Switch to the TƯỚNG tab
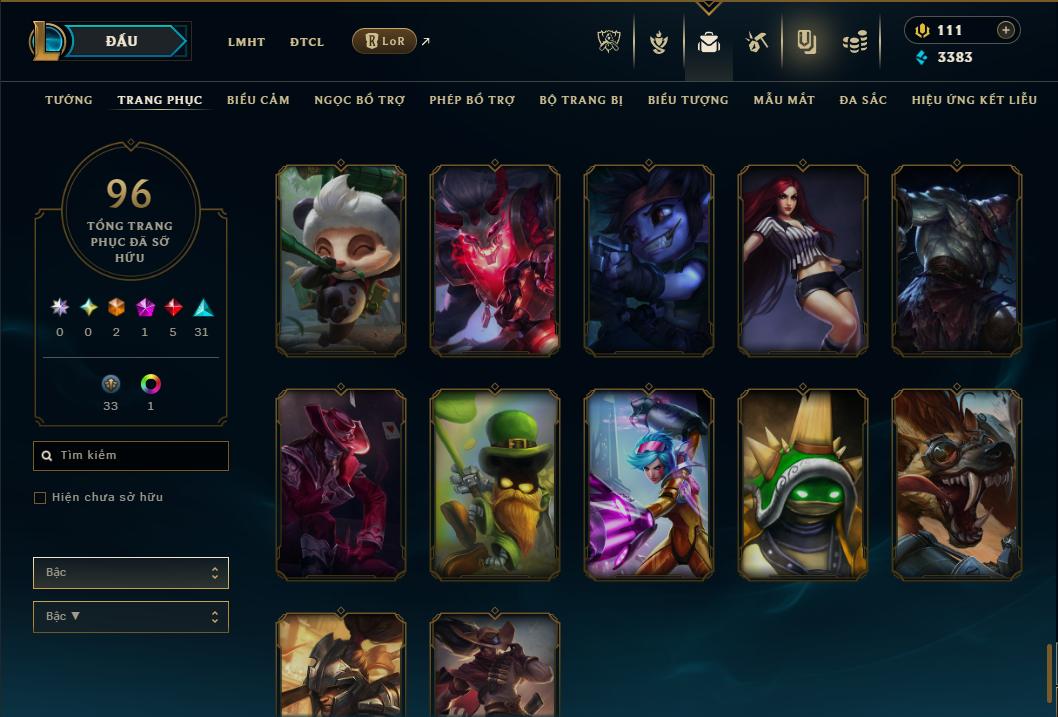Screen dimensions: 1058x717 click(69, 100)
